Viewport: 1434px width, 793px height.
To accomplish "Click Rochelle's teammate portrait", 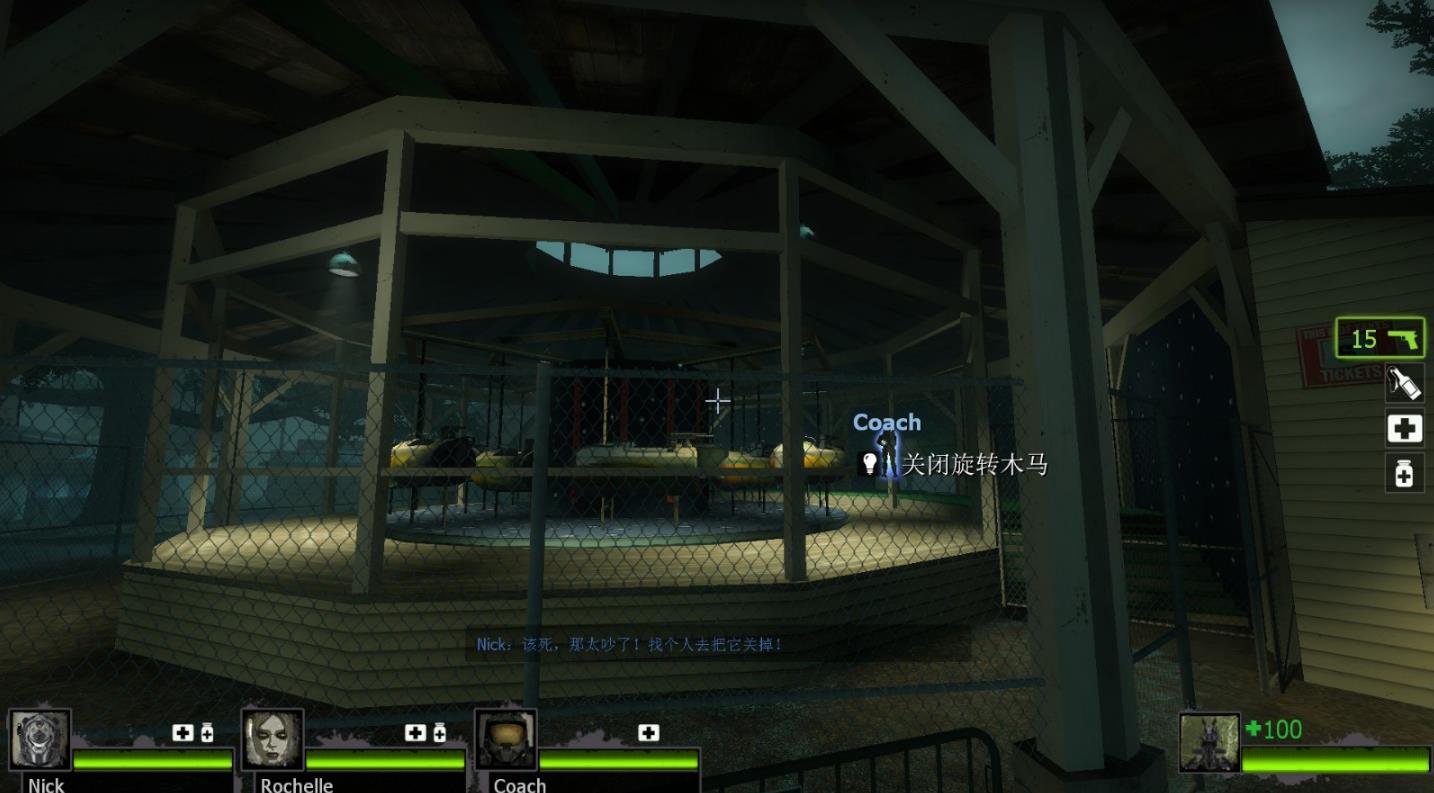I will click(x=273, y=740).
